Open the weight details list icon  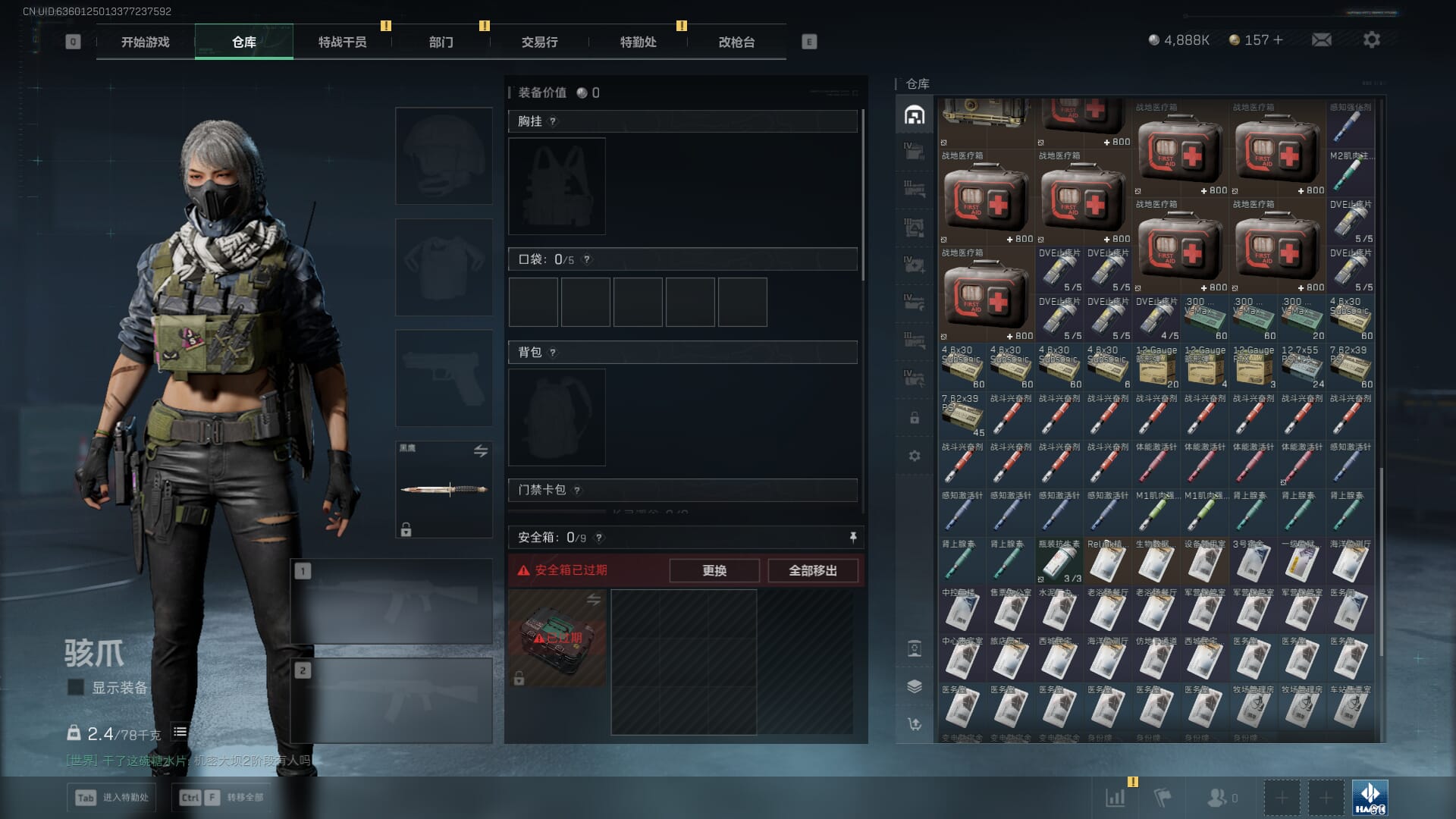coord(180,732)
